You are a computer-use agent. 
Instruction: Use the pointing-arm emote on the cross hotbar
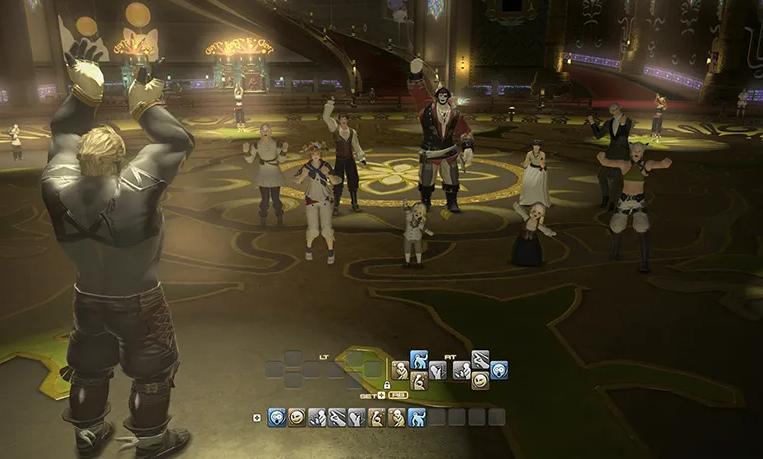click(x=480, y=359)
